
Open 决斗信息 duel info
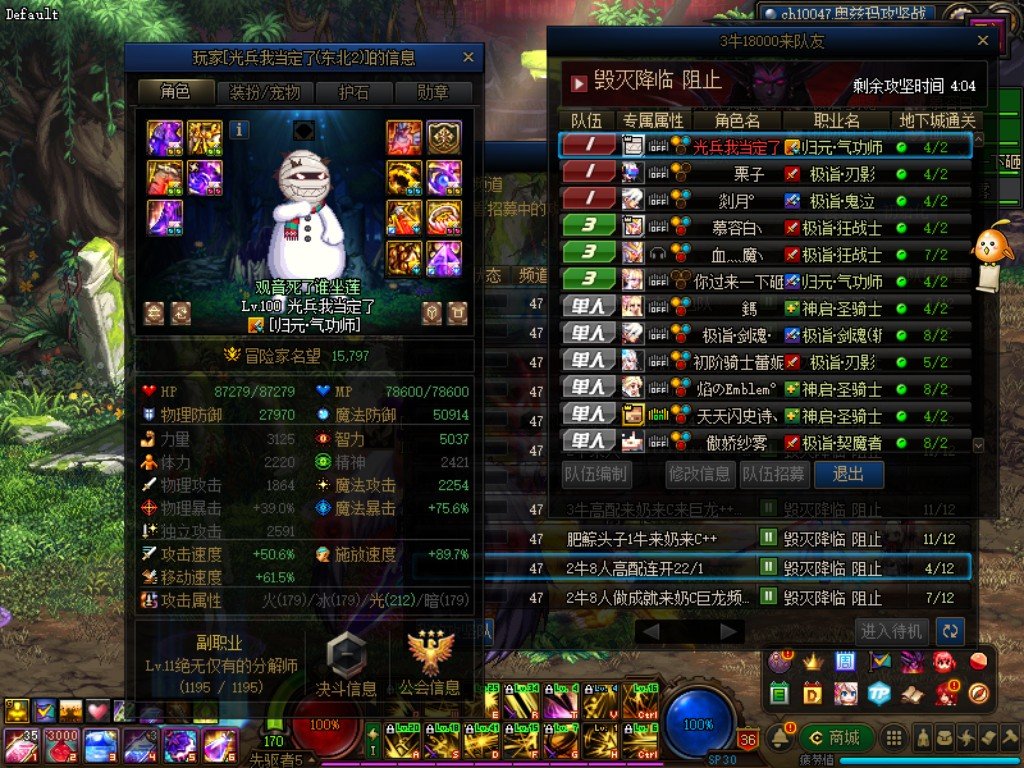pyautogui.click(x=346, y=661)
